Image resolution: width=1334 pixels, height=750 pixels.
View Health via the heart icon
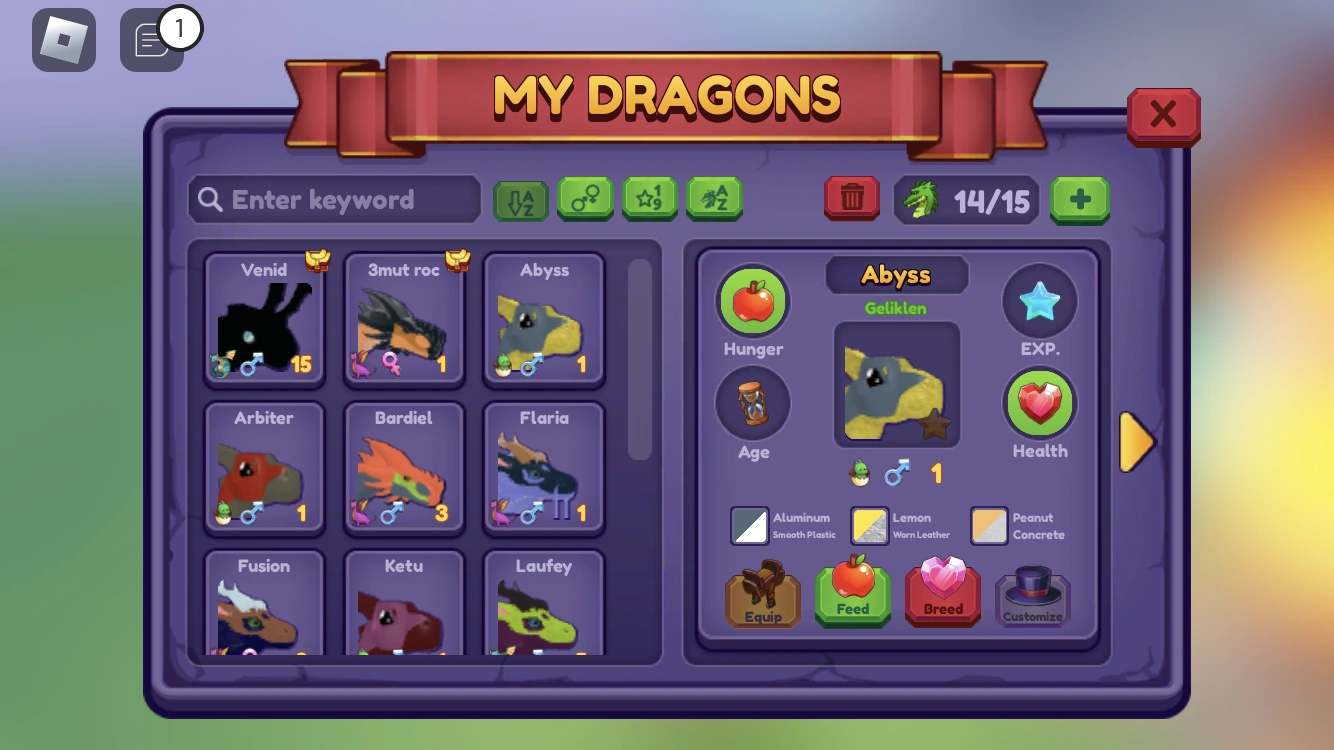1040,405
